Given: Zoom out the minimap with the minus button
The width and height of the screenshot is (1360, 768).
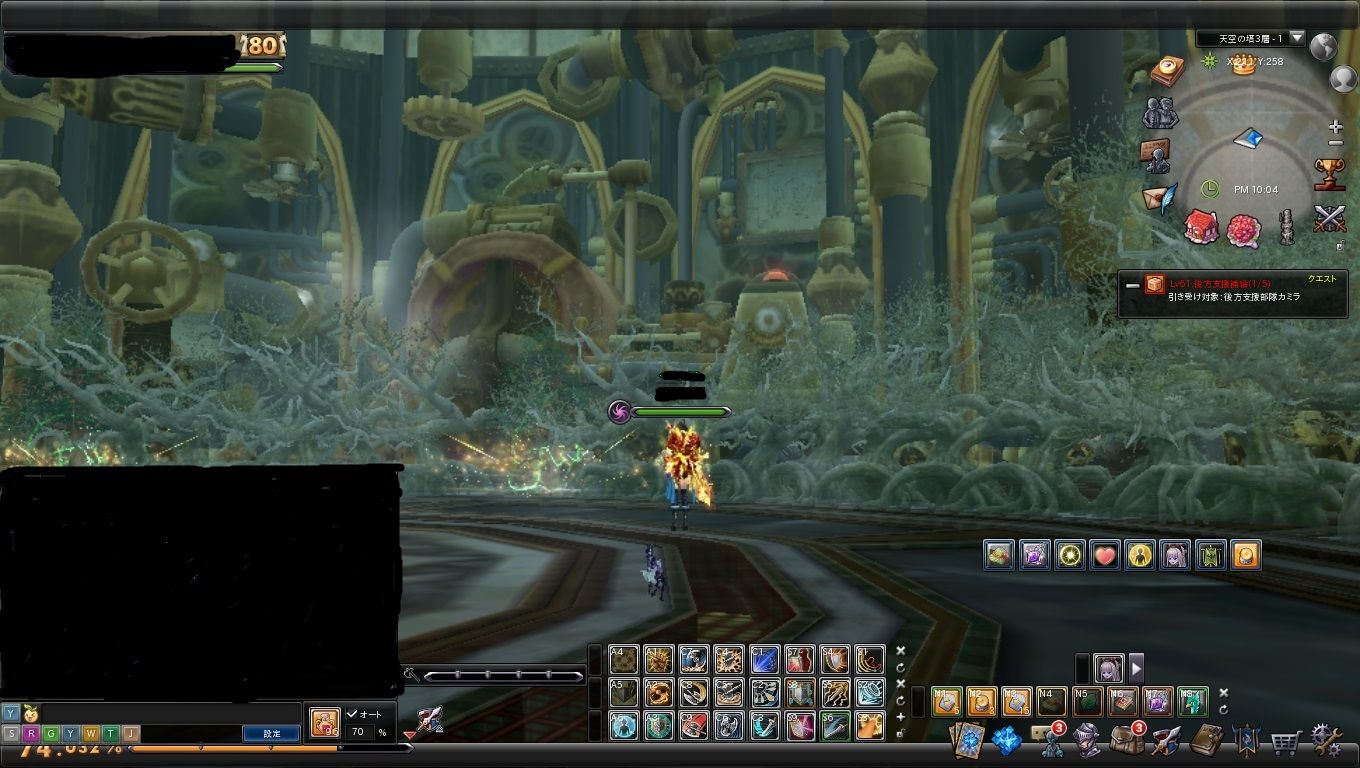Looking at the screenshot, I should pyautogui.click(x=1336, y=143).
